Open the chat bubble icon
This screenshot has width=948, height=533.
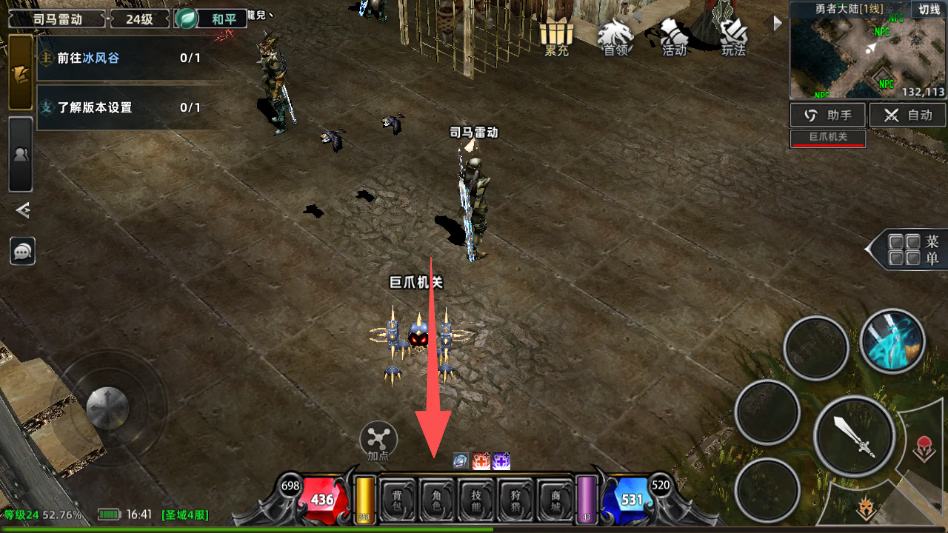click(22, 251)
